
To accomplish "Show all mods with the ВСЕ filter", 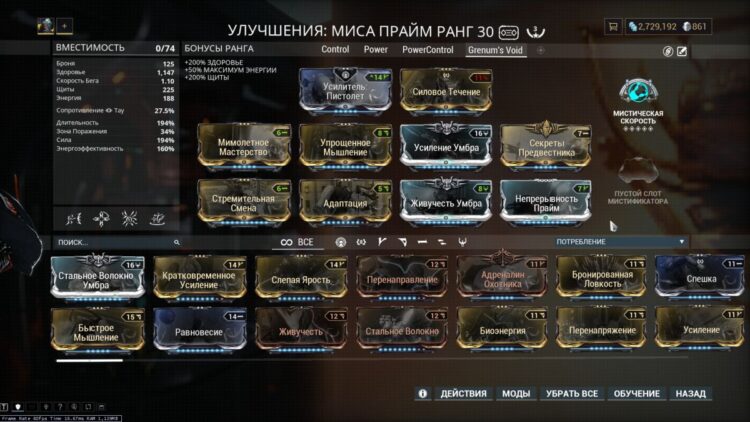I will tap(297, 242).
